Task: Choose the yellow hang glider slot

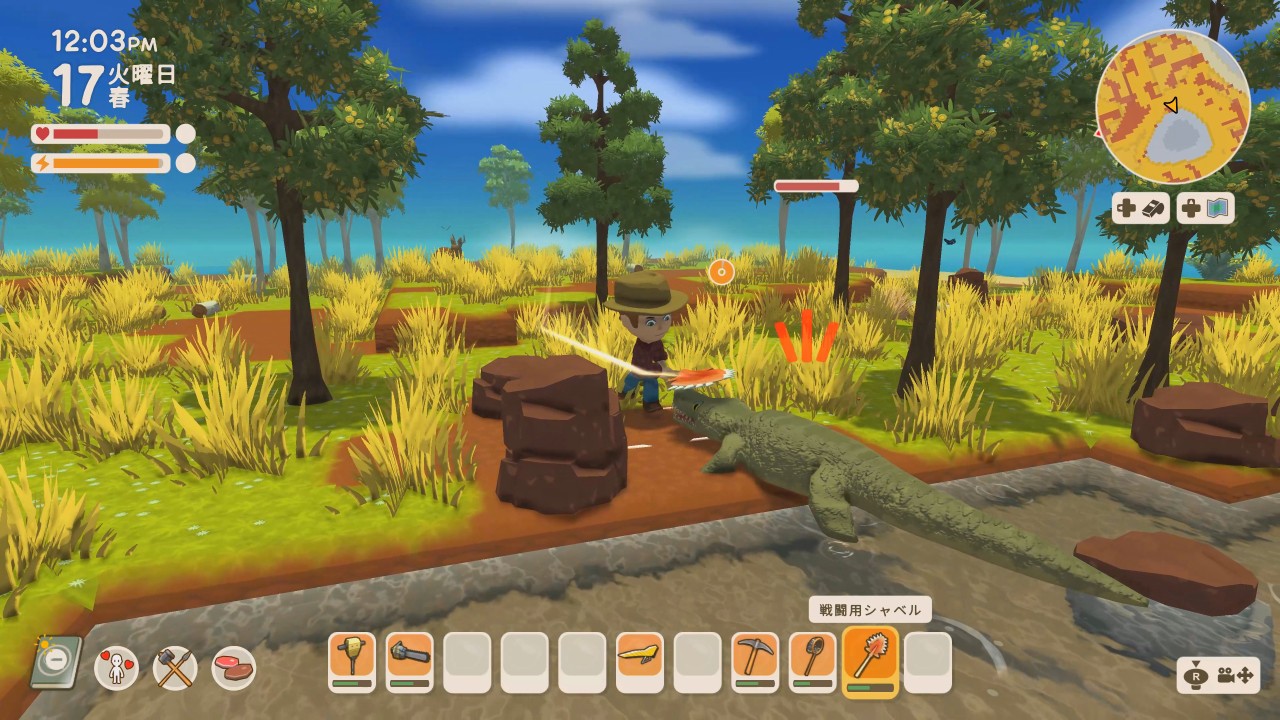Action: tap(640, 660)
